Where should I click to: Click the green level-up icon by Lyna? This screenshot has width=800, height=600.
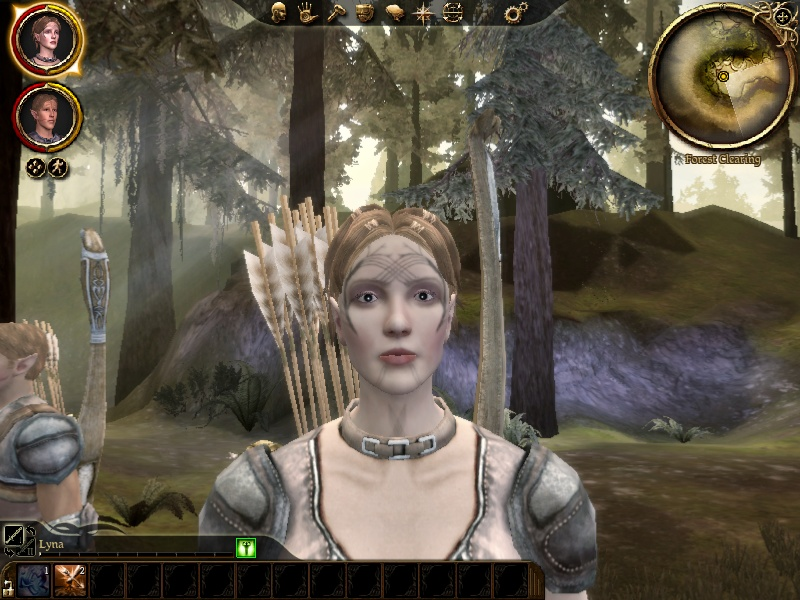(246, 547)
